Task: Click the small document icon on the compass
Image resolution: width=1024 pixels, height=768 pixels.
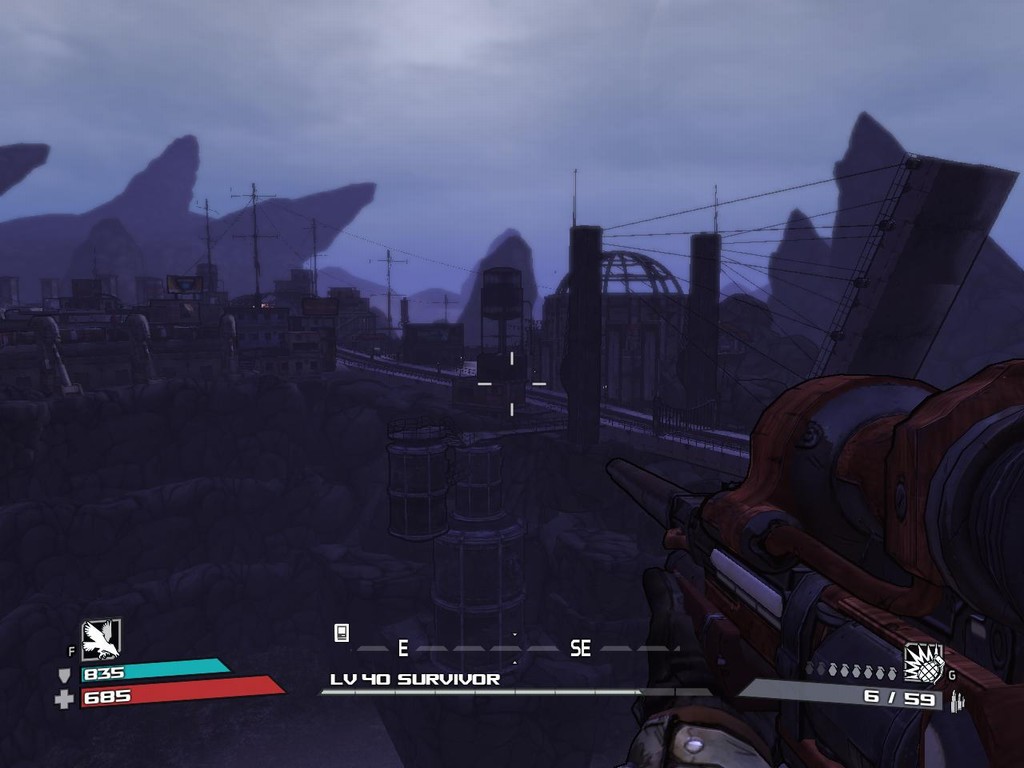Action: click(x=341, y=632)
